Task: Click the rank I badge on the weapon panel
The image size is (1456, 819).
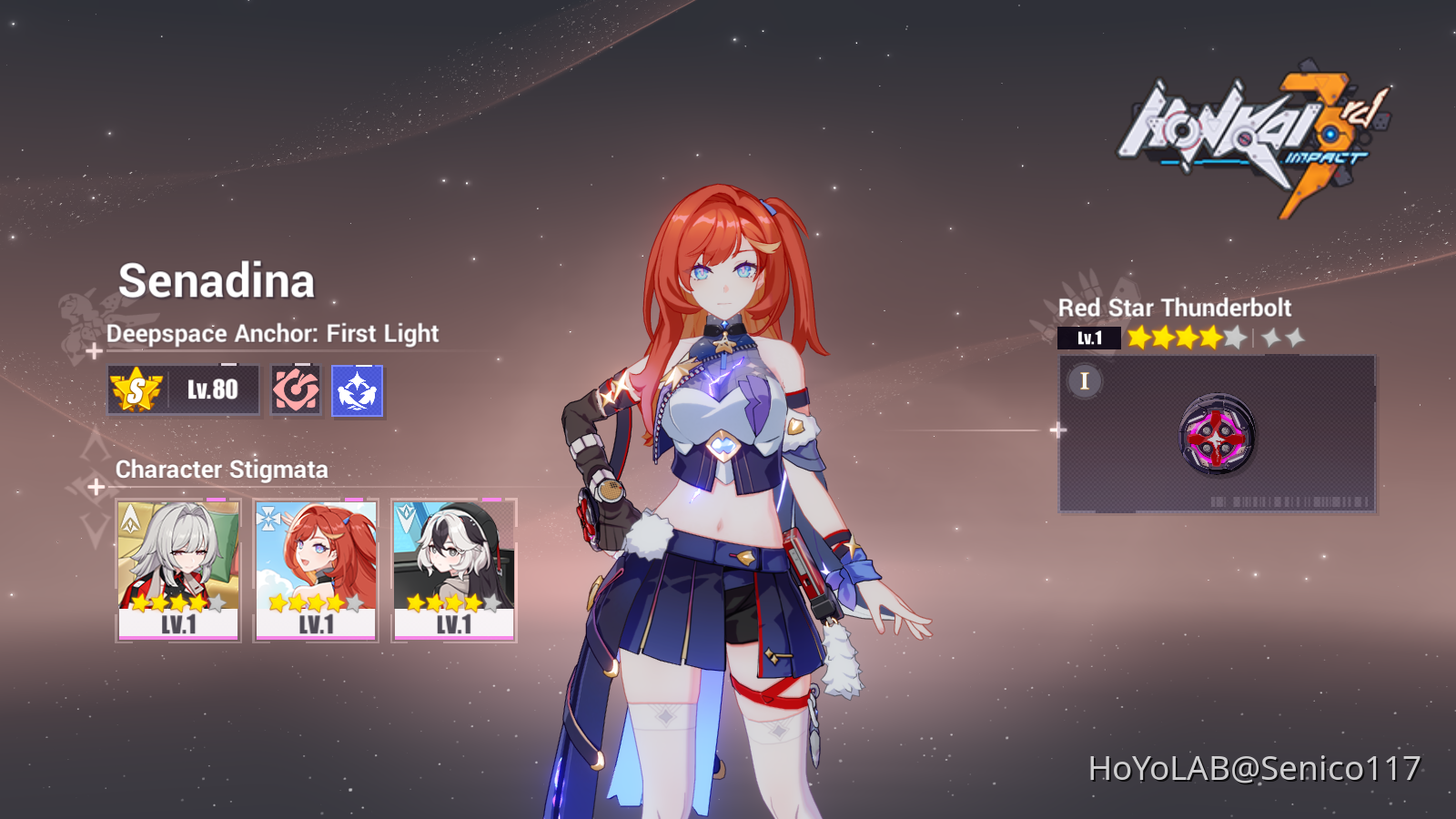Action: pyautogui.click(x=1084, y=382)
